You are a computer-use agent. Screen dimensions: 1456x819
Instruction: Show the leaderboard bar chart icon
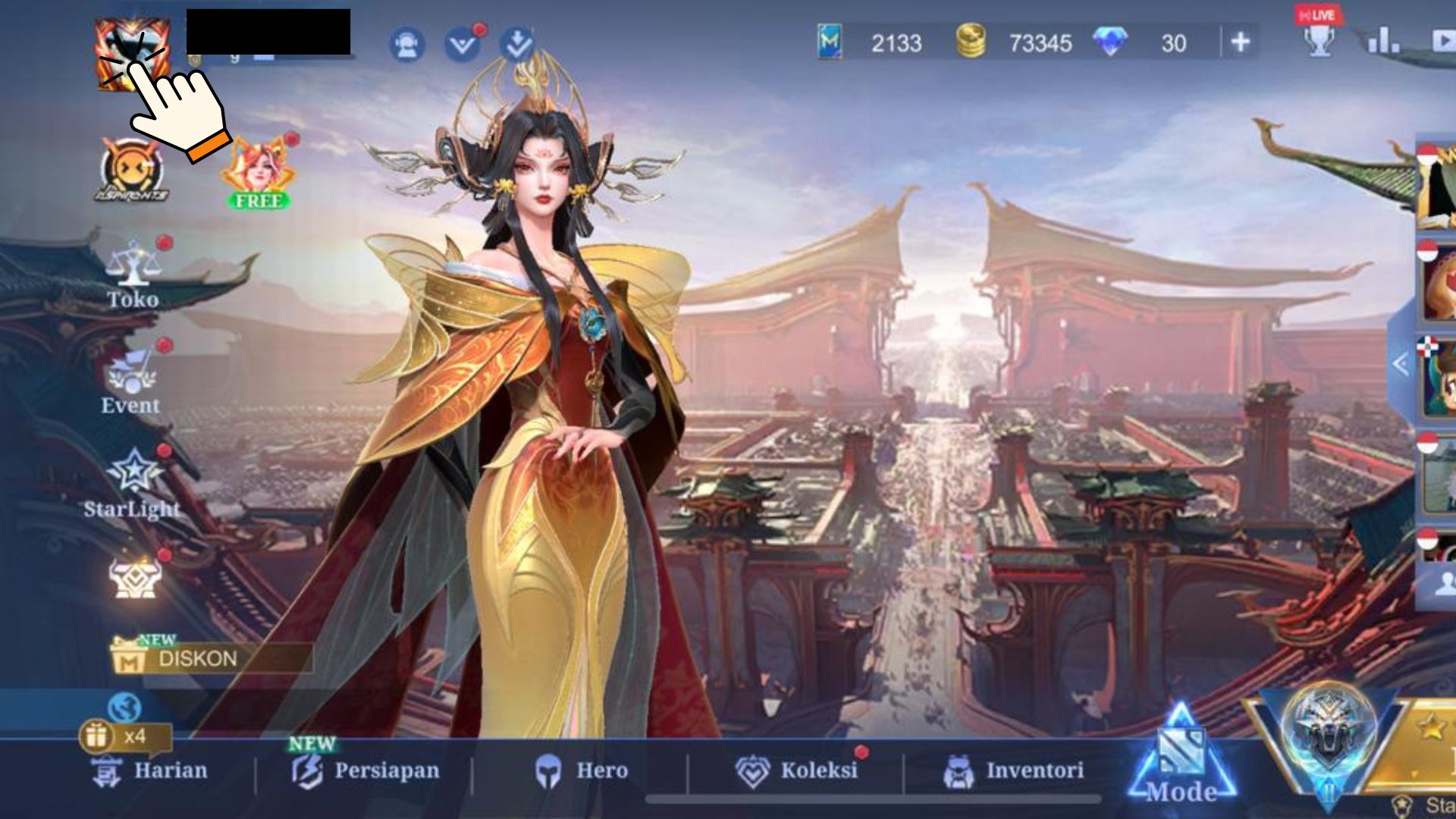(x=1382, y=42)
